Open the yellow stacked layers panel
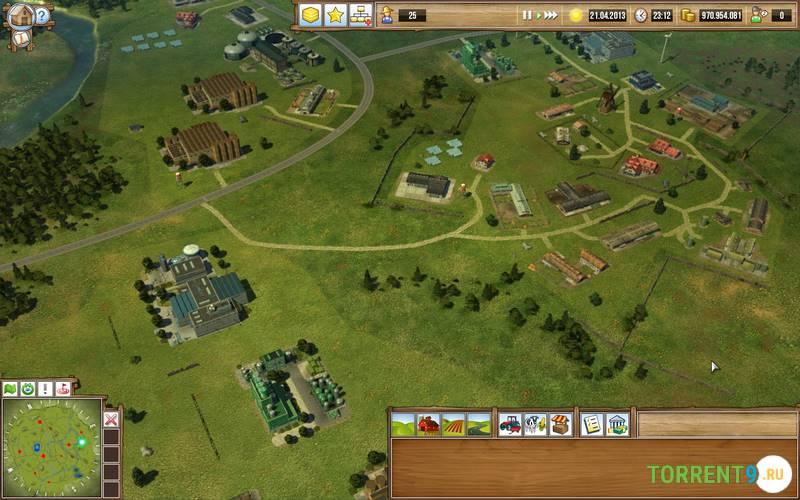 point(310,15)
